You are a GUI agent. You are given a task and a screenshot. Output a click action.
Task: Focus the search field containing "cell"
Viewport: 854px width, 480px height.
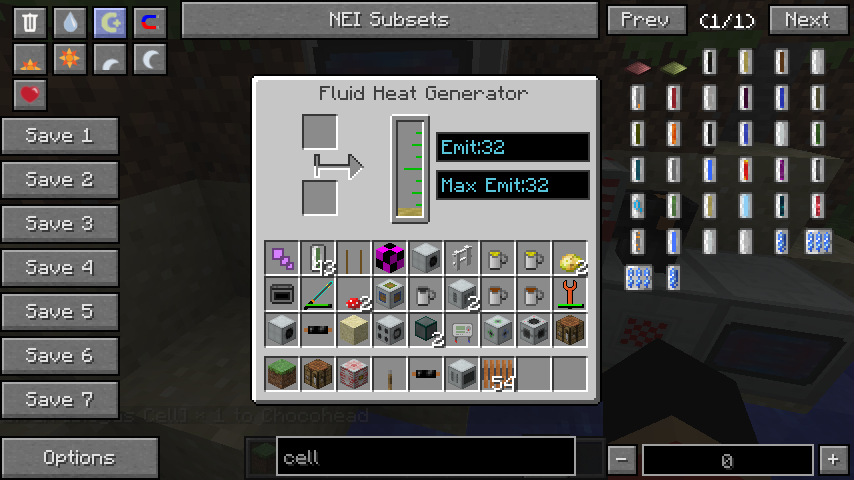pos(425,457)
